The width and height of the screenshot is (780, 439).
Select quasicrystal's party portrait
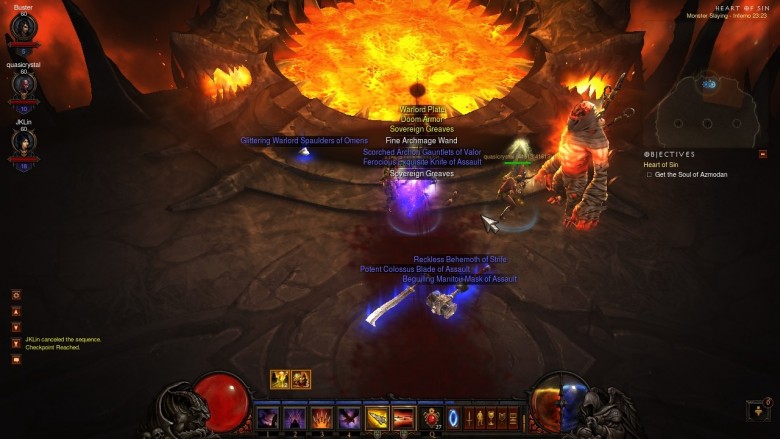[23, 84]
